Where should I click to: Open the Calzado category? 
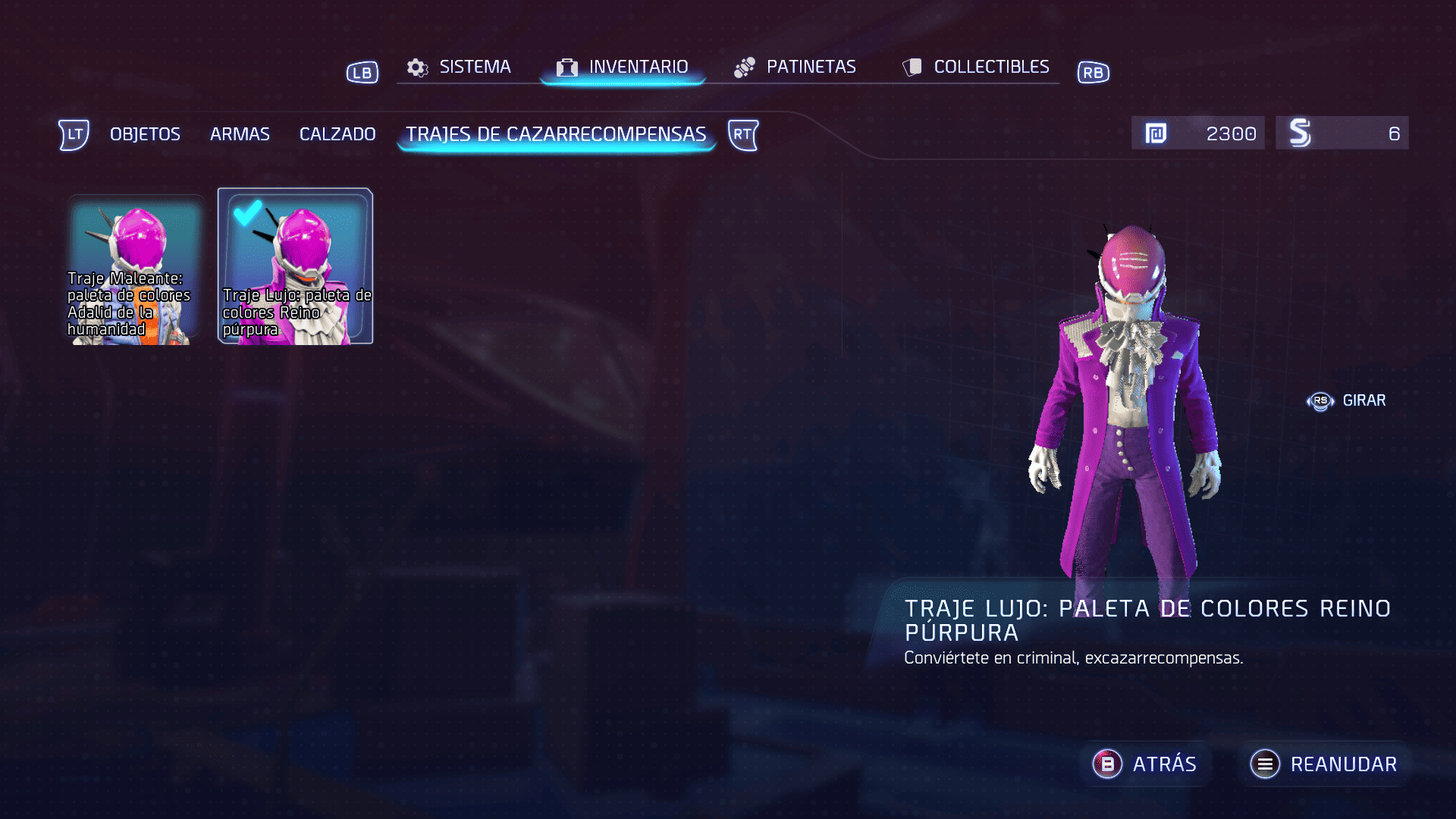(x=337, y=134)
